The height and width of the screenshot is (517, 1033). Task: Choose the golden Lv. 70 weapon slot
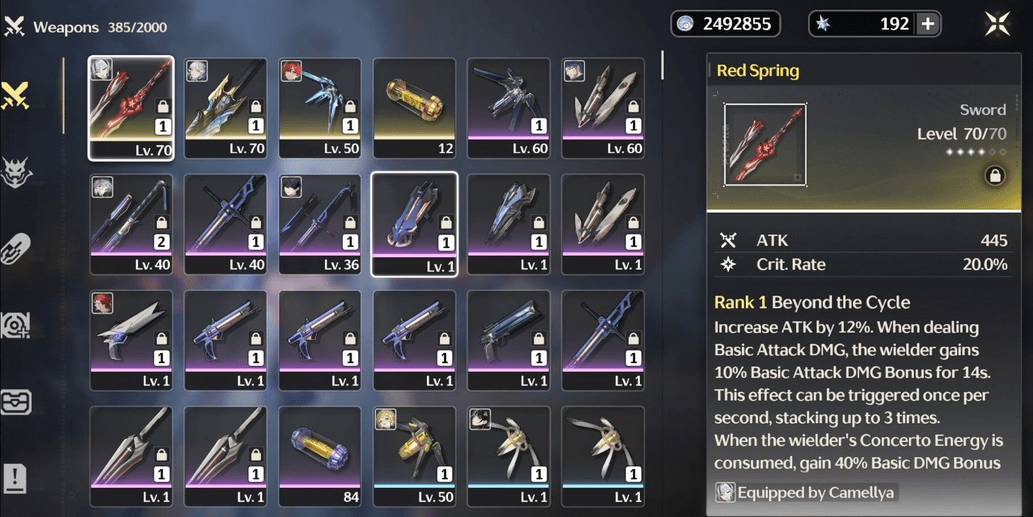pyautogui.click(x=225, y=107)
